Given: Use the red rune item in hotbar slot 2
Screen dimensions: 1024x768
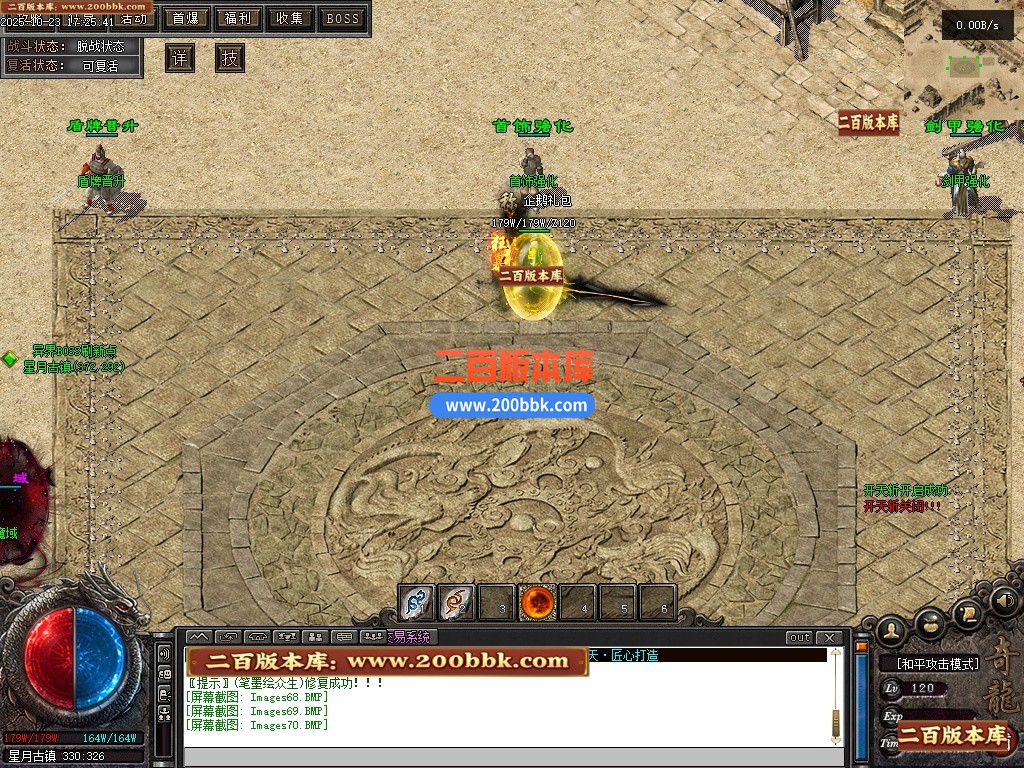Looking at the screenshot, I should (457, 603).
